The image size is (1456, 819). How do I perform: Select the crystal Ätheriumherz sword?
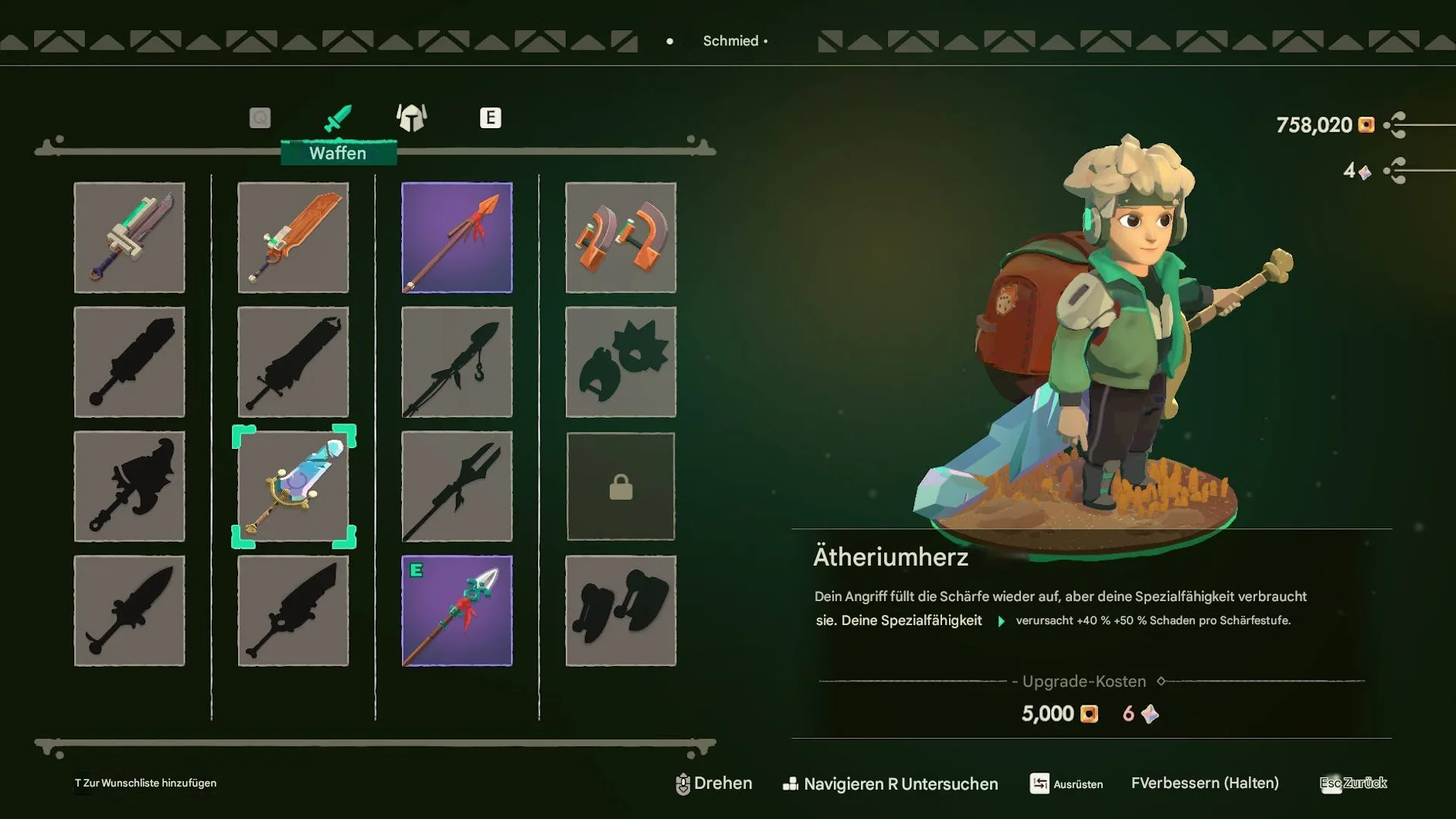(x=294, y=487)
